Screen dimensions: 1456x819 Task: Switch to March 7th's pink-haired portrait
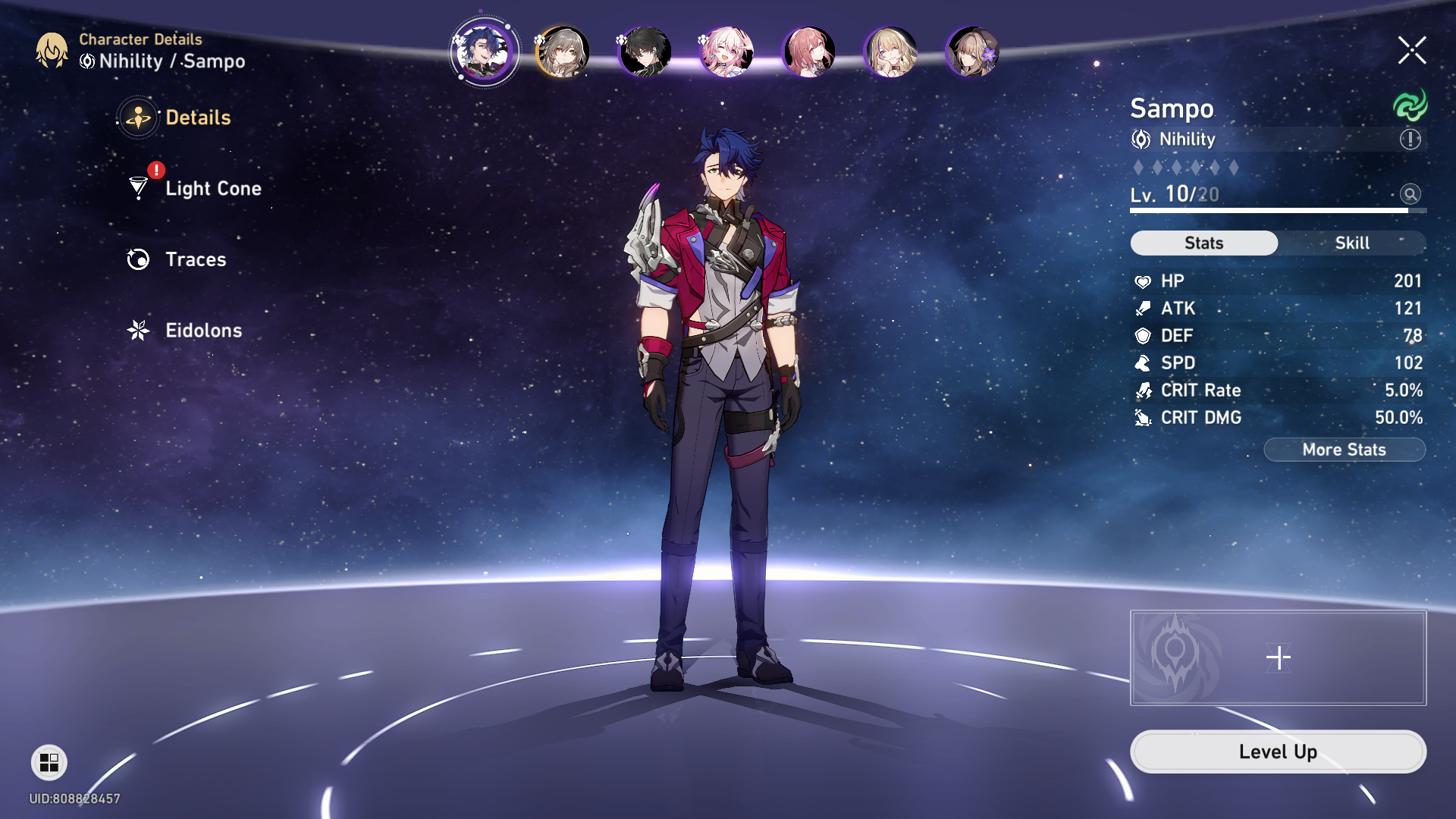click(x=724, y=52)
